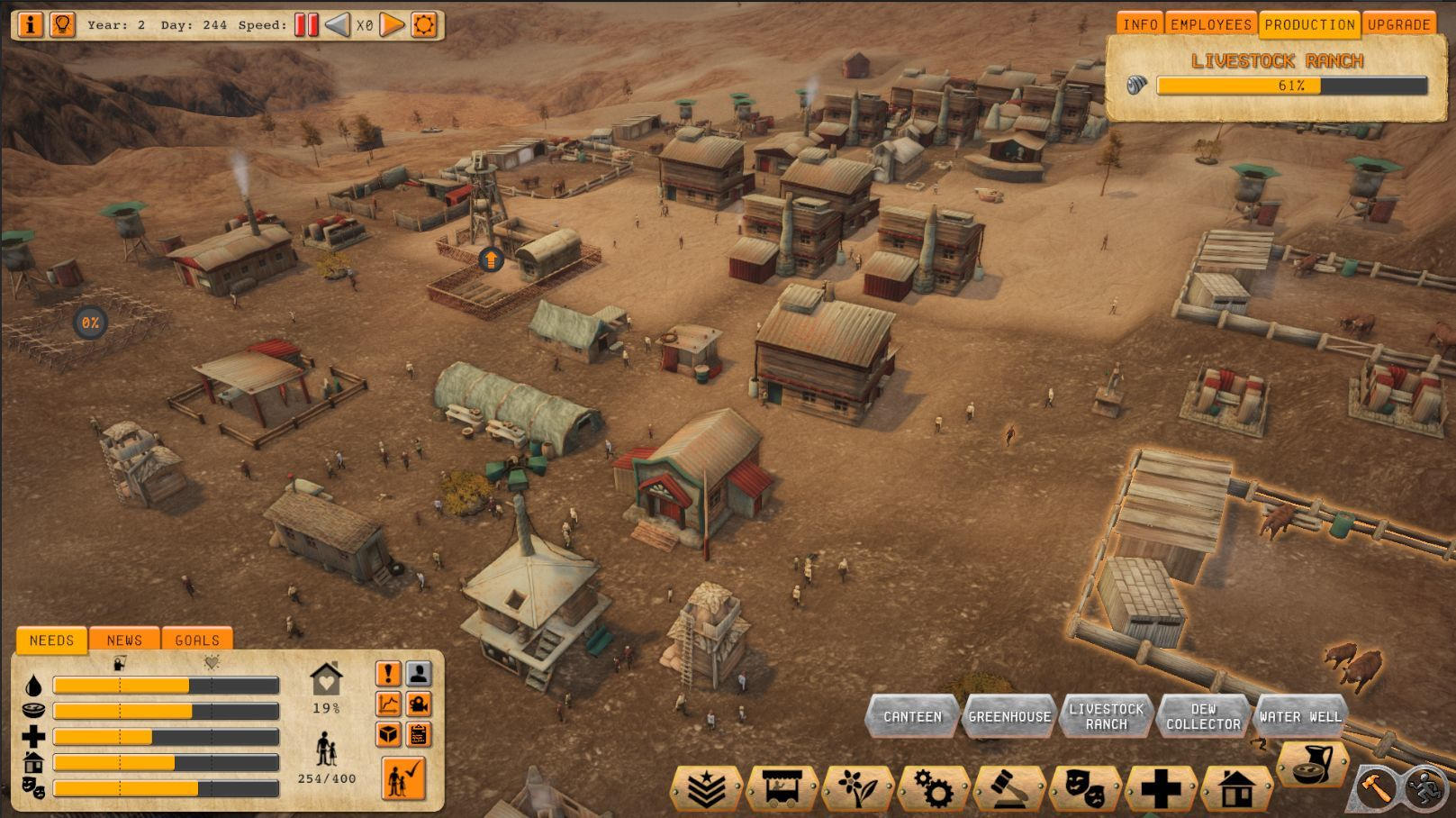Decrease game speed with the grey arrow
This screenshot has height=818, width=1456.
tap(337, 24)
